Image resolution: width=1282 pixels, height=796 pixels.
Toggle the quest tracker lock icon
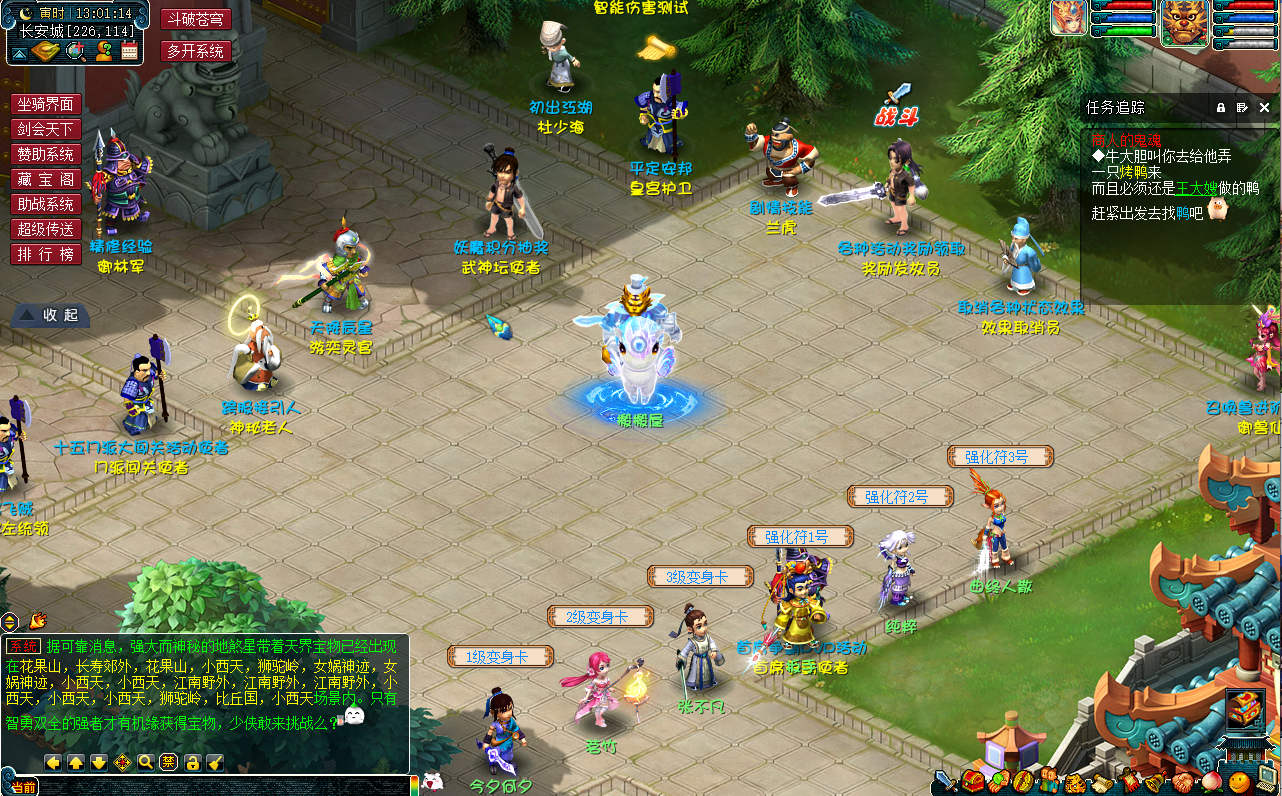1220,107
